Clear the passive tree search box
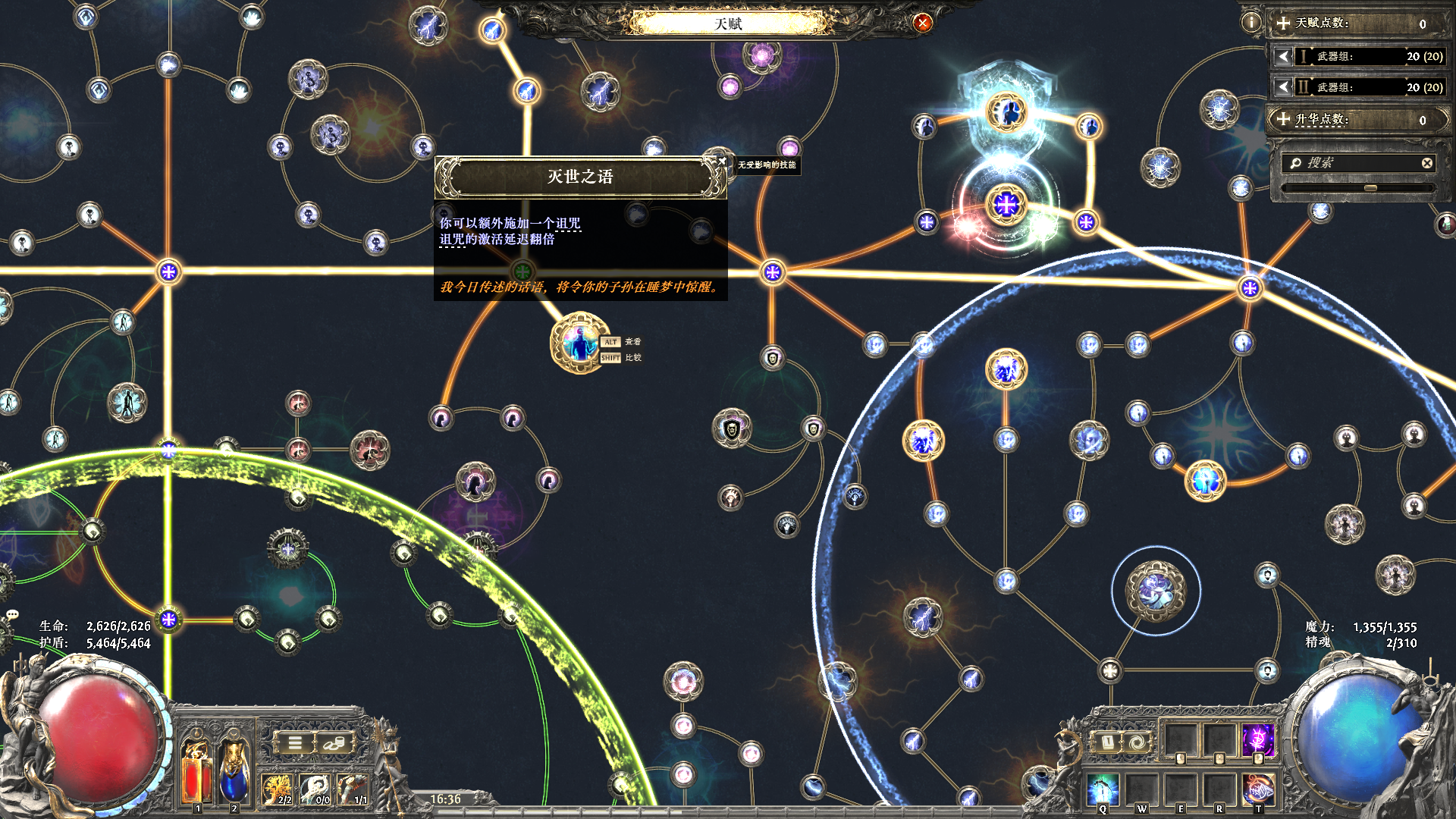The width and height of the screenshot is (1456, 819). pyautogui.click(x=1426, y=163)
